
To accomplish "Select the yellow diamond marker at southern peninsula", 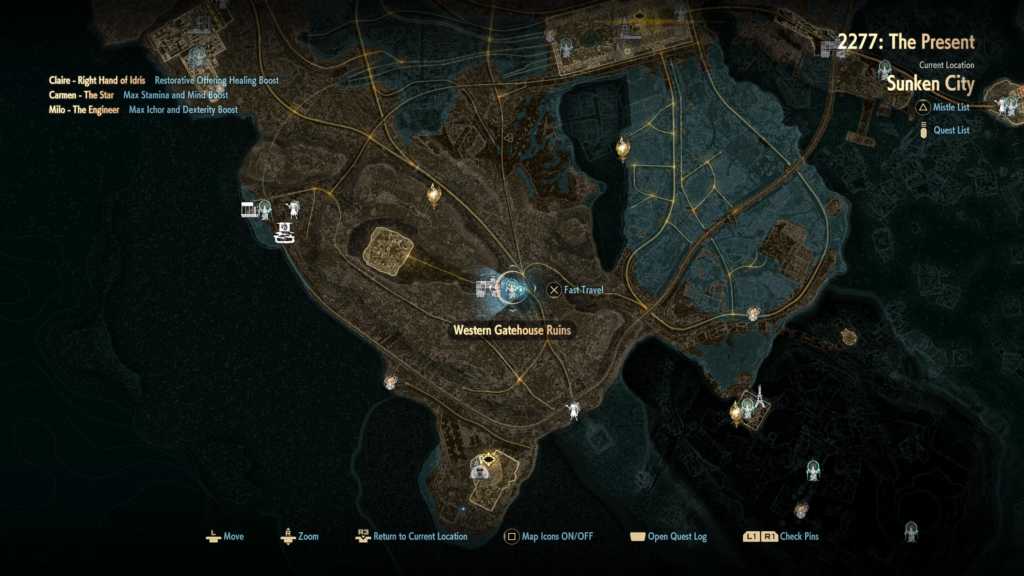I will coord(487,460).
